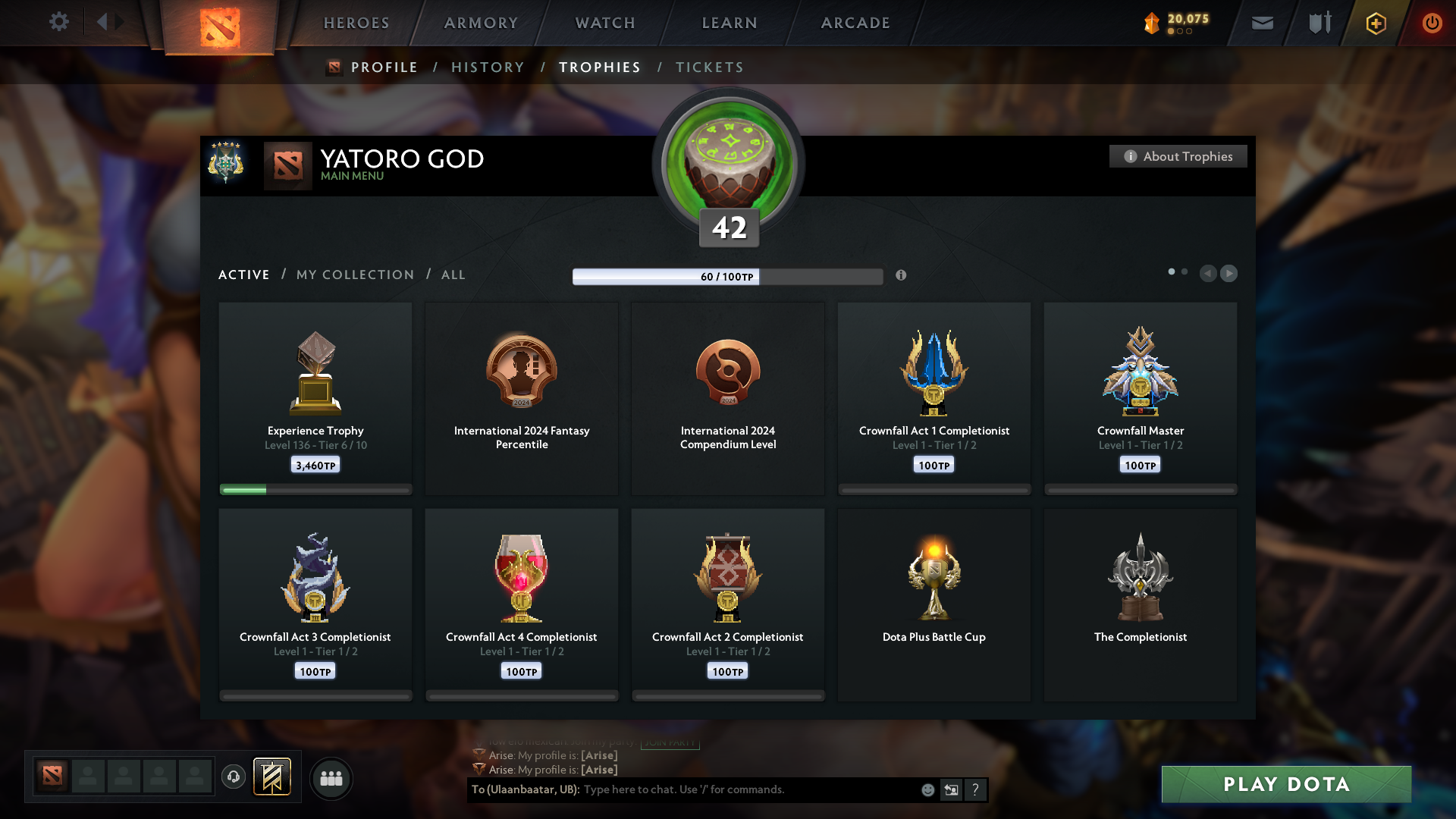This screenshot has height=819, width=1456.
Task: Open the friends list icon
Action: (x=331, y=778)
